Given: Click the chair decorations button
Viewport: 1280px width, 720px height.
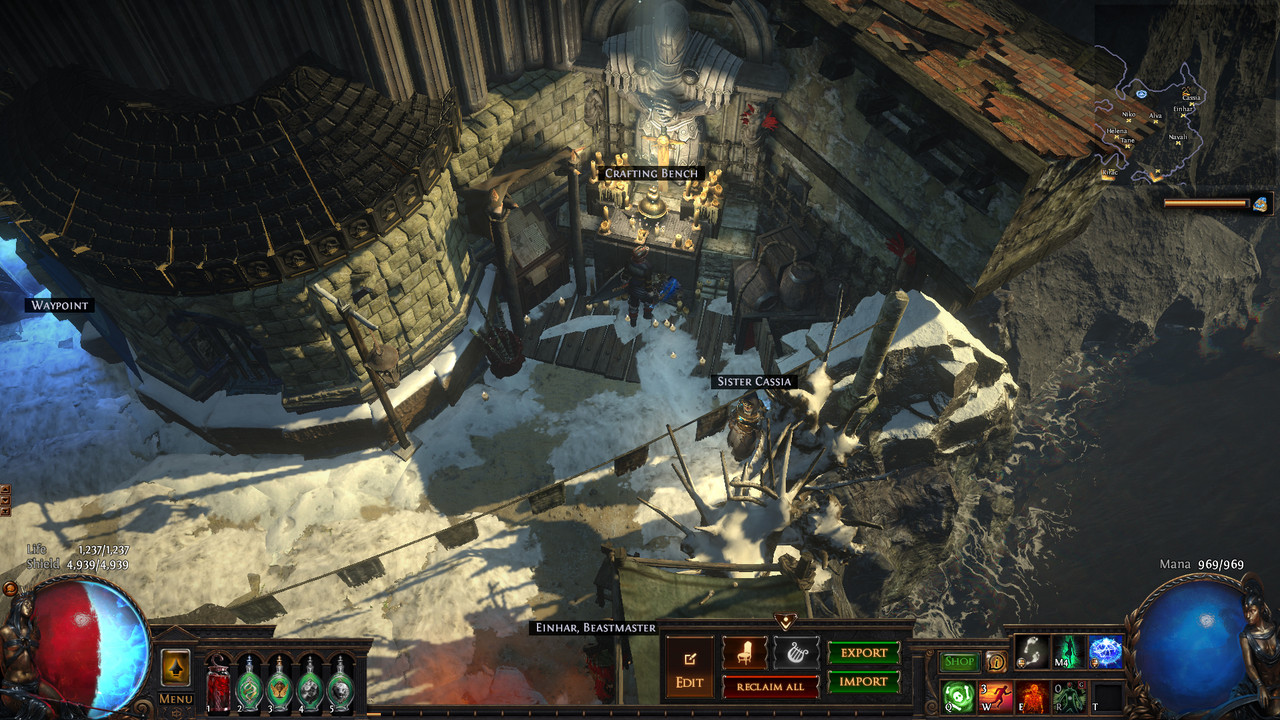Looking at the screenshot, I should tap(745, 653).
